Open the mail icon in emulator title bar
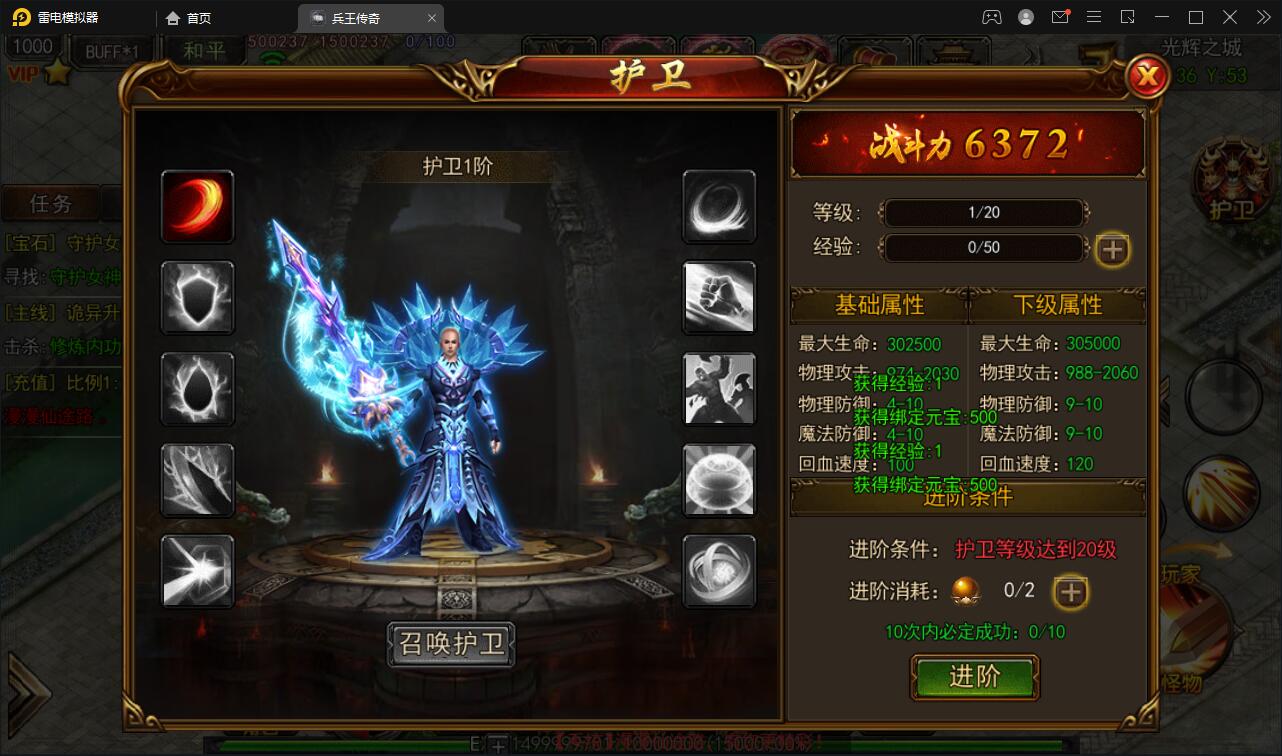This screenshot has width=1282, height=756. pyautogui.click(x=1061, y=17)
